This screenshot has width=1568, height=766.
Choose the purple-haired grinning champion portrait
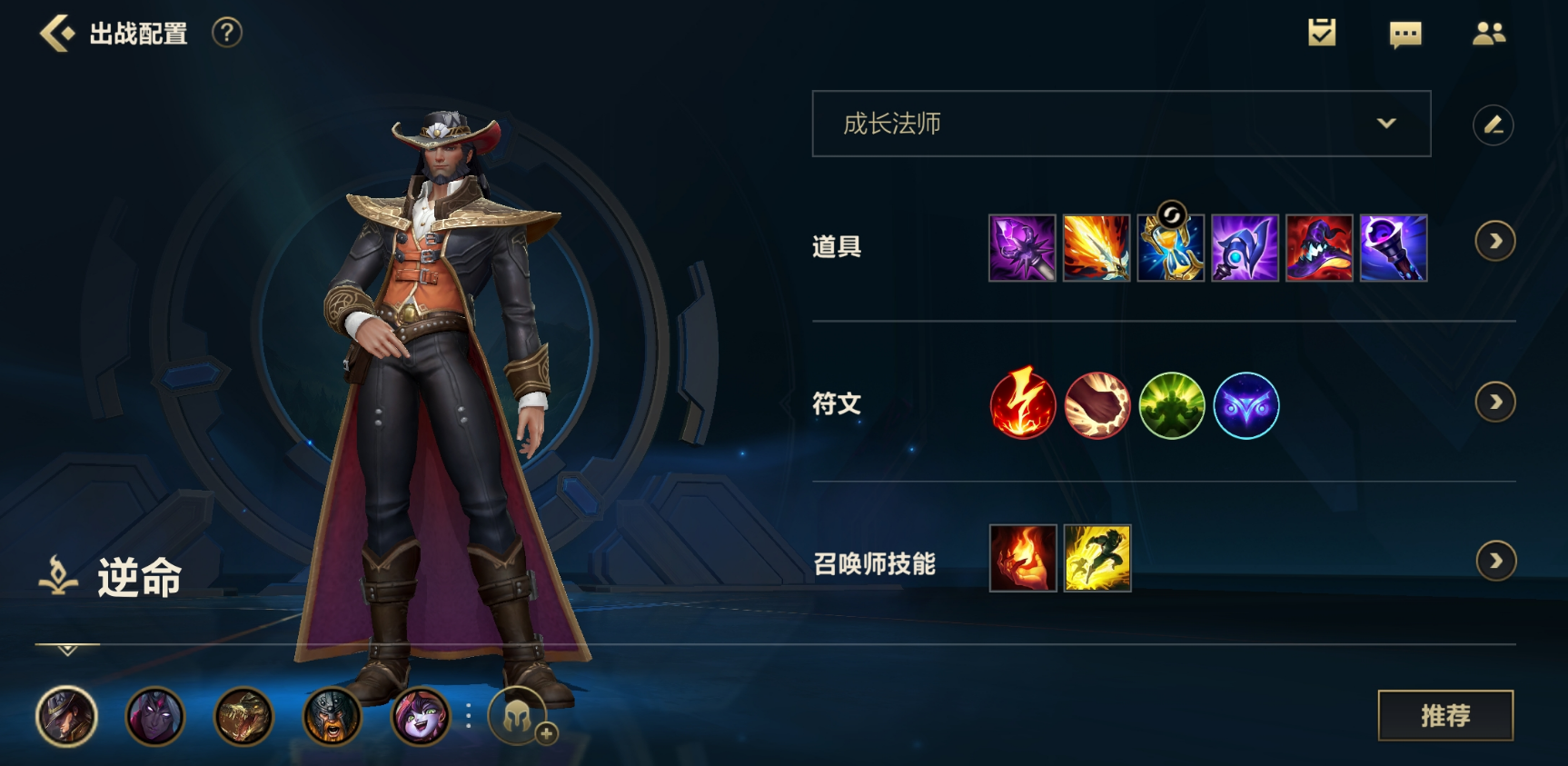pos(421,716)
